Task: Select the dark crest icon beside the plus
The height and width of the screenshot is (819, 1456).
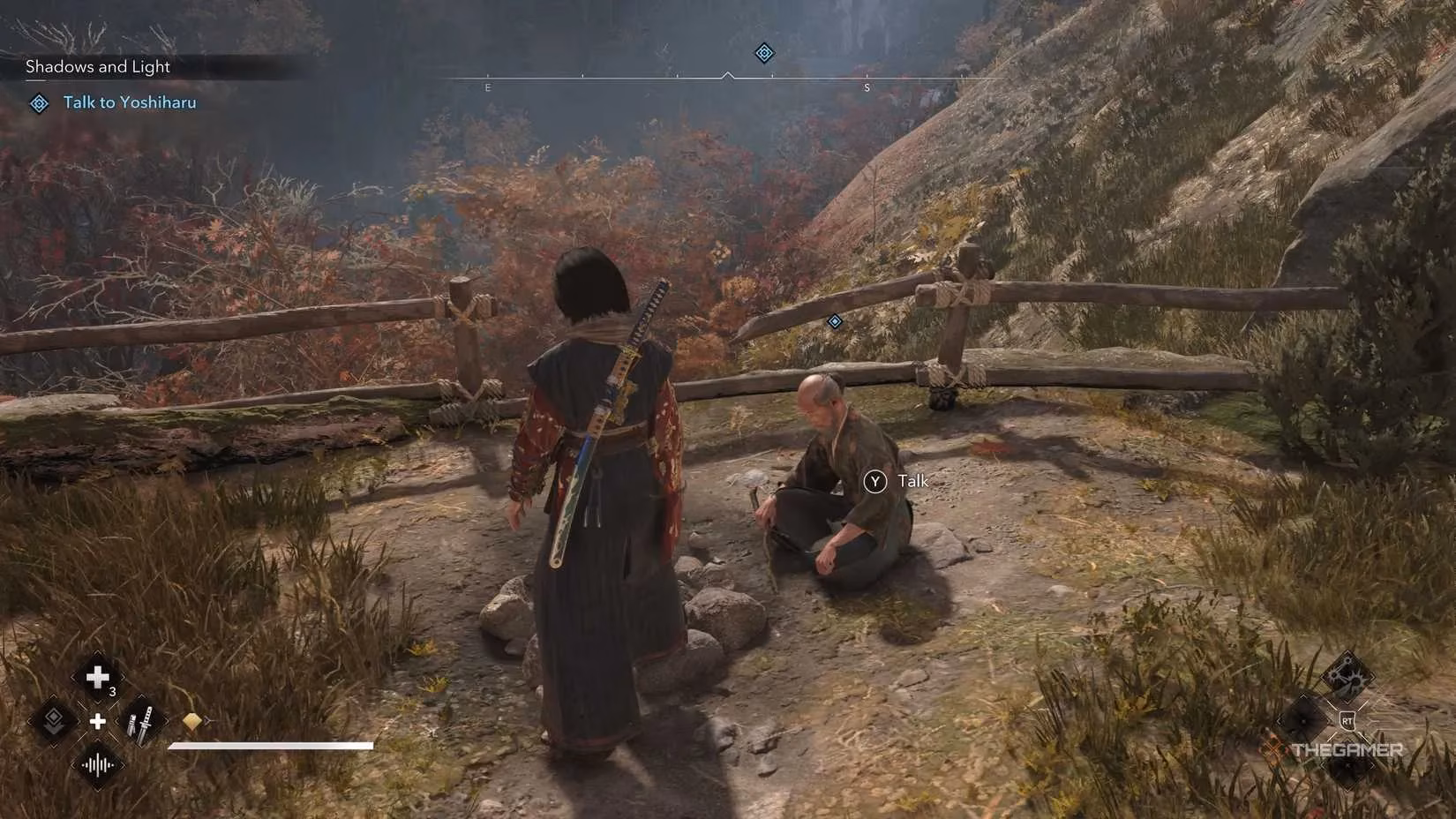Action: tap(55, 721)
